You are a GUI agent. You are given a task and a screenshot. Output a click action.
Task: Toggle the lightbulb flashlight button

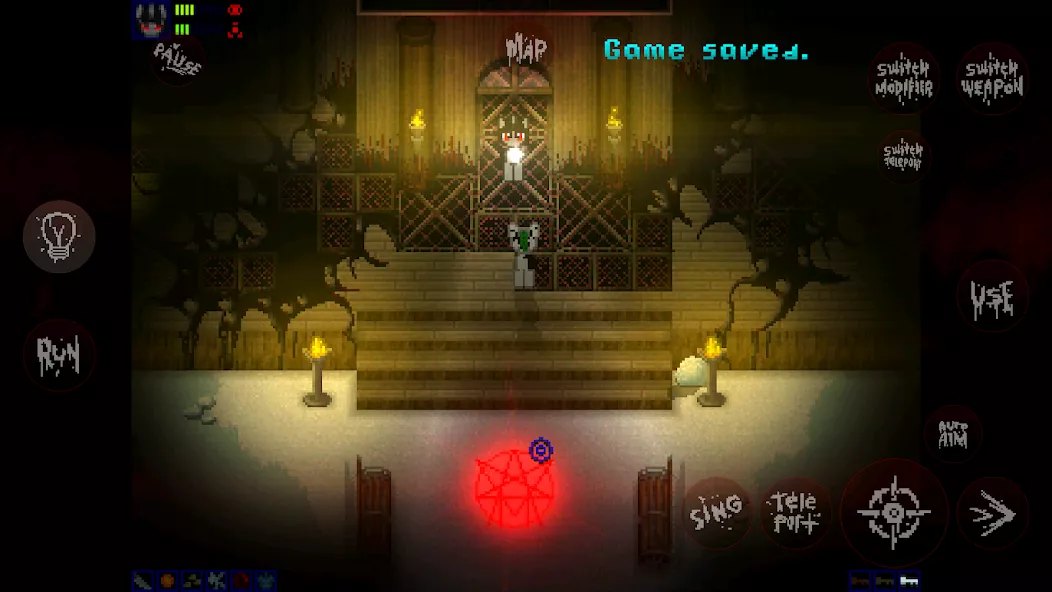pos(59,236)
